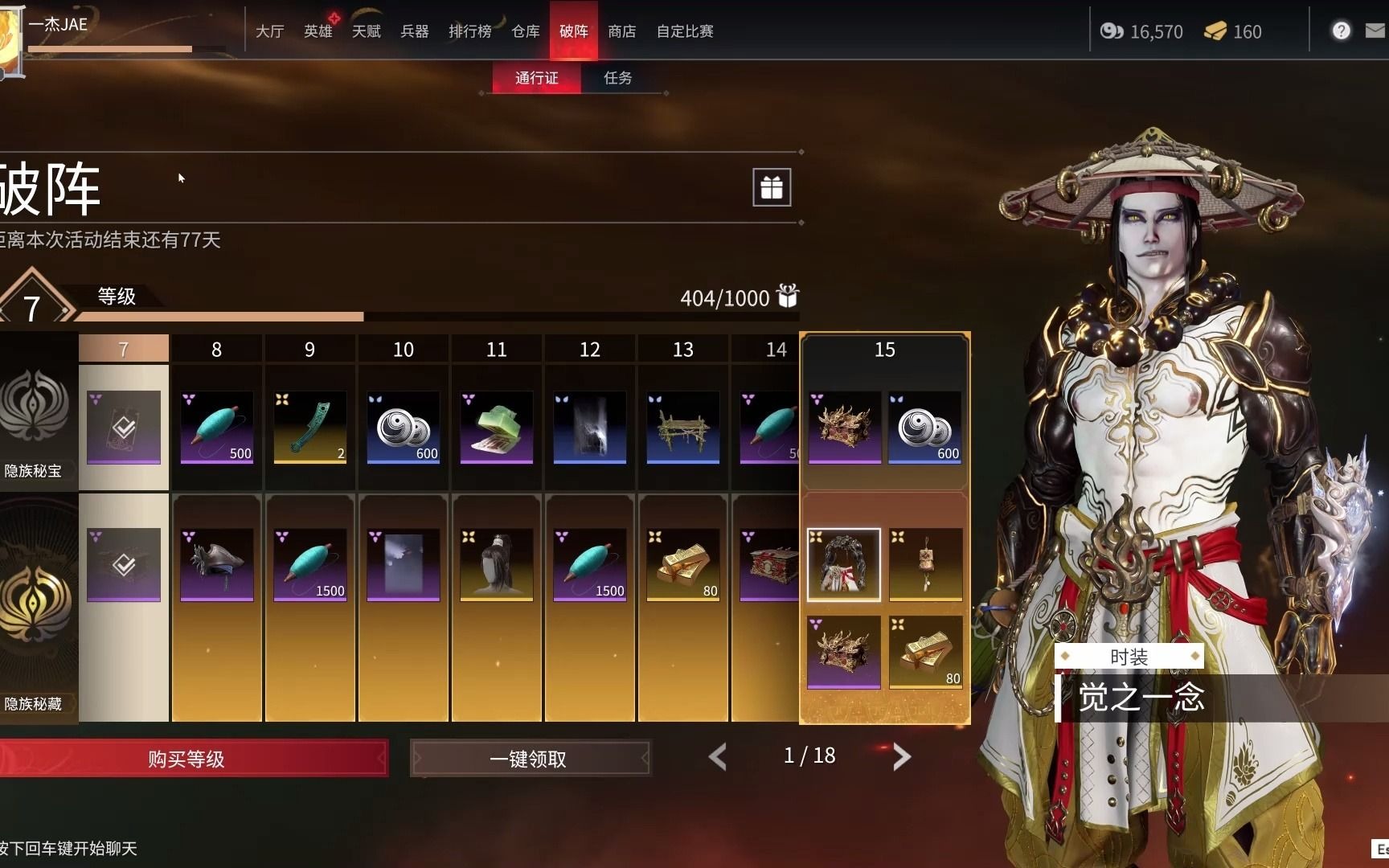This screenshot has width=1389, height=868.
Task: Toggle the claimed checkmark on level 7 bottom reward
Action: point(123,563)
